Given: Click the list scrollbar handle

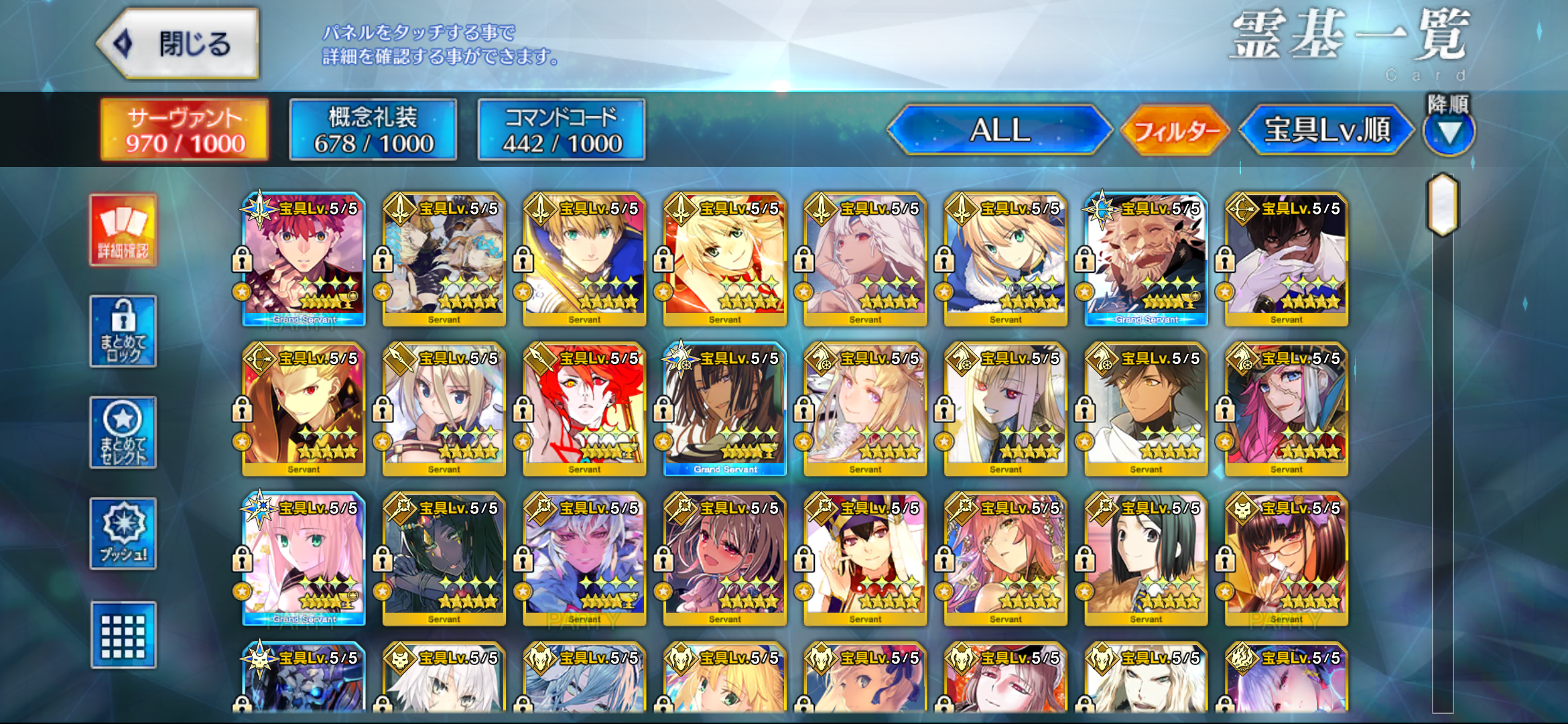Looking at the screenshot, I should (1443, 205).
